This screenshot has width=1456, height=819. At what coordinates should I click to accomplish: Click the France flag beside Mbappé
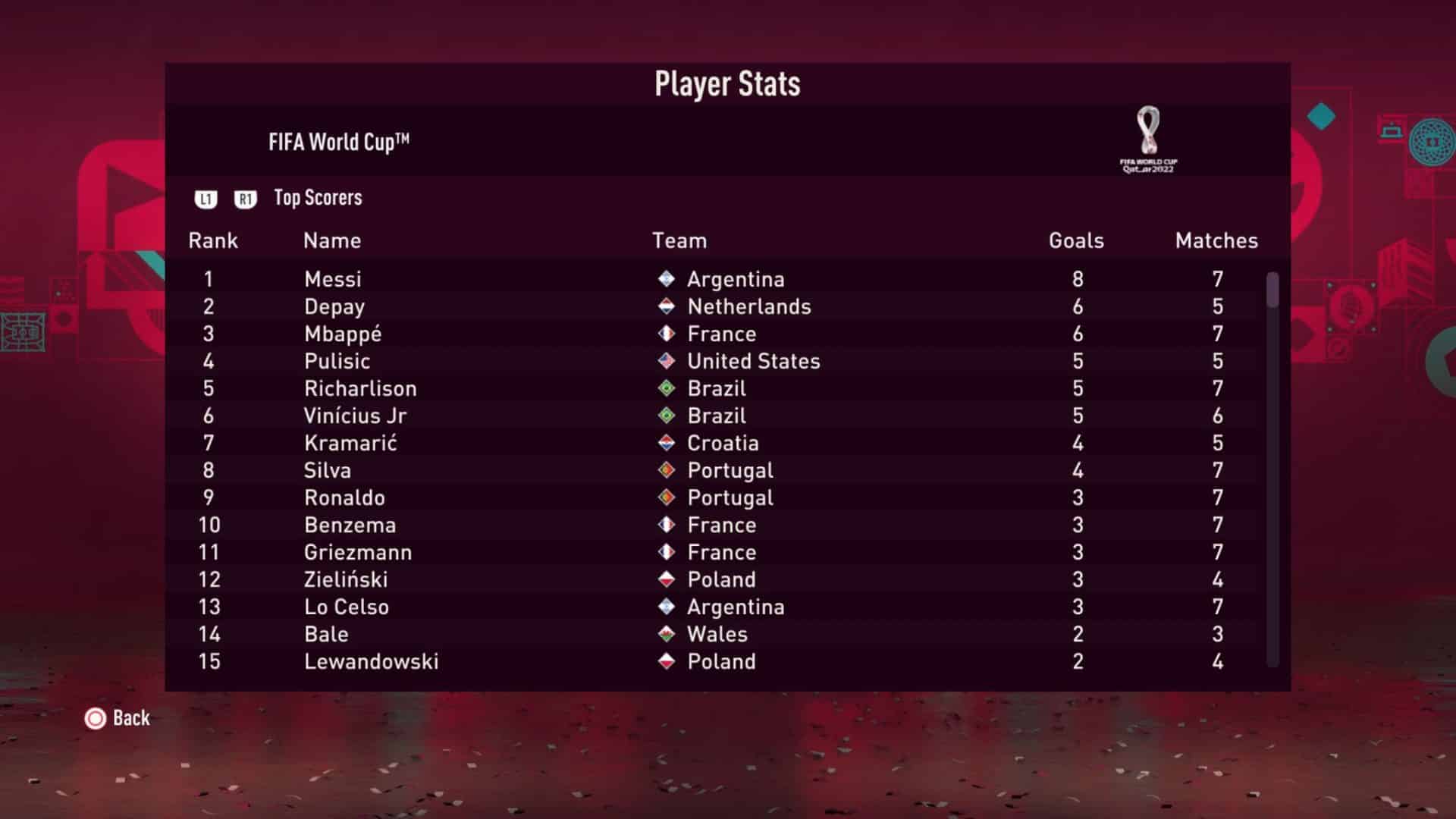[x=667, y=334]
